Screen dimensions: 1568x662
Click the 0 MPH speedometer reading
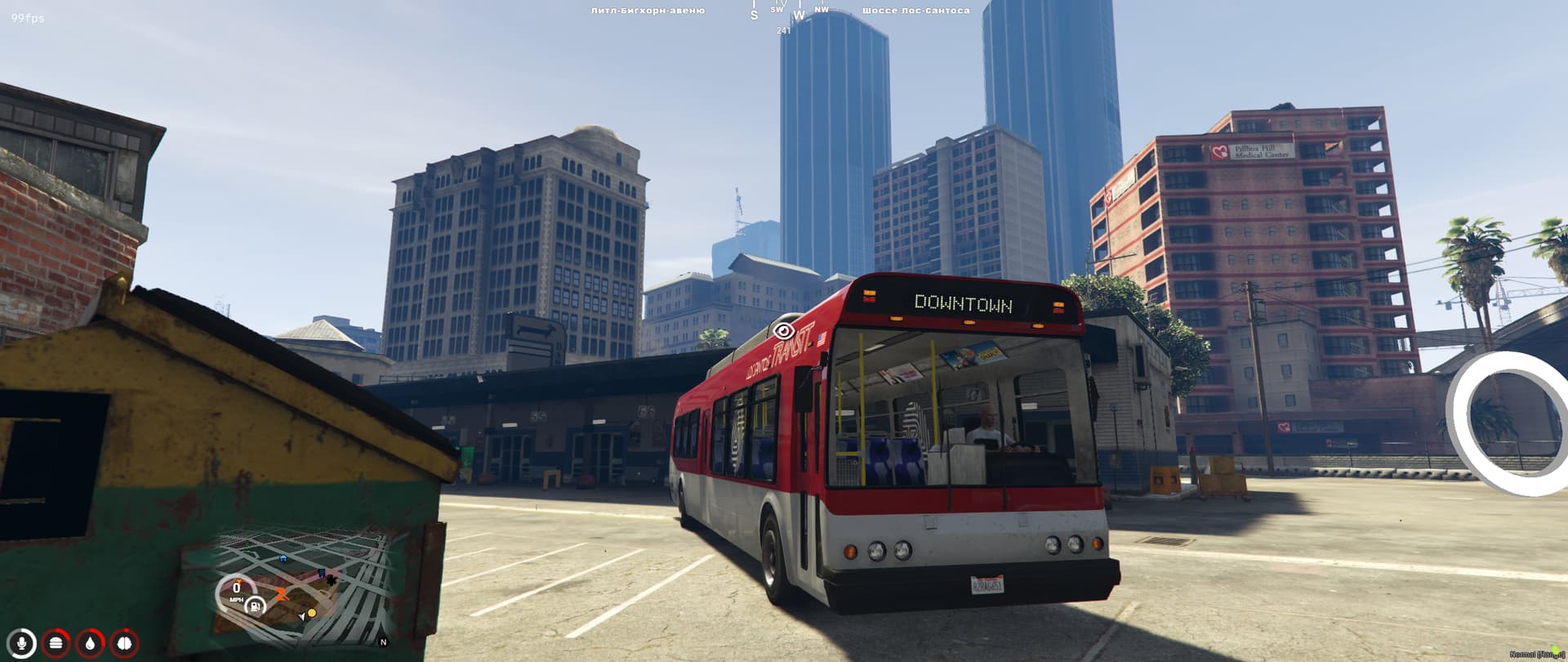click(236, 590)
